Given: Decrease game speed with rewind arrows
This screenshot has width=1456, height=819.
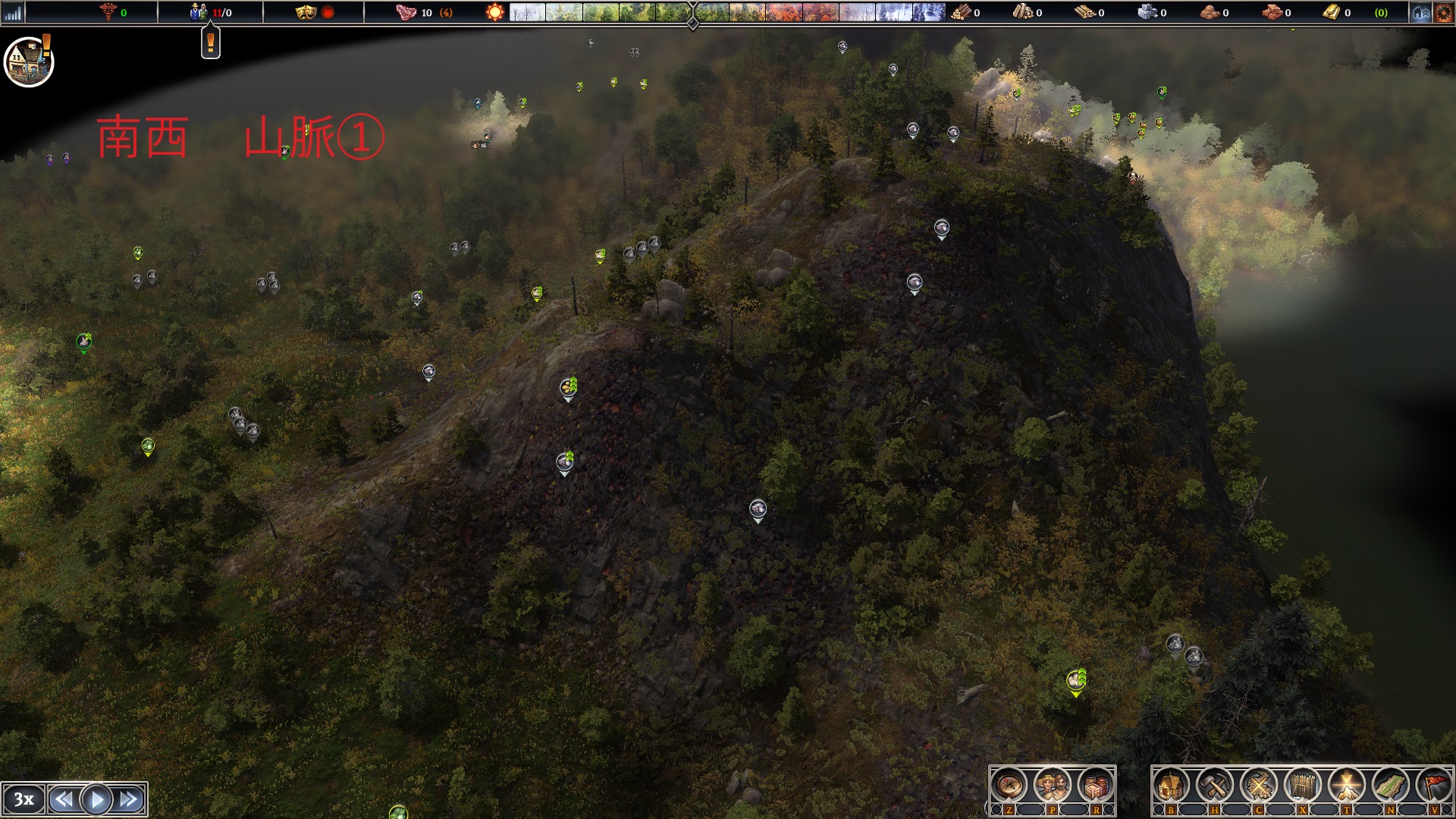Looking at the screenshot, I should pos(64,799).
